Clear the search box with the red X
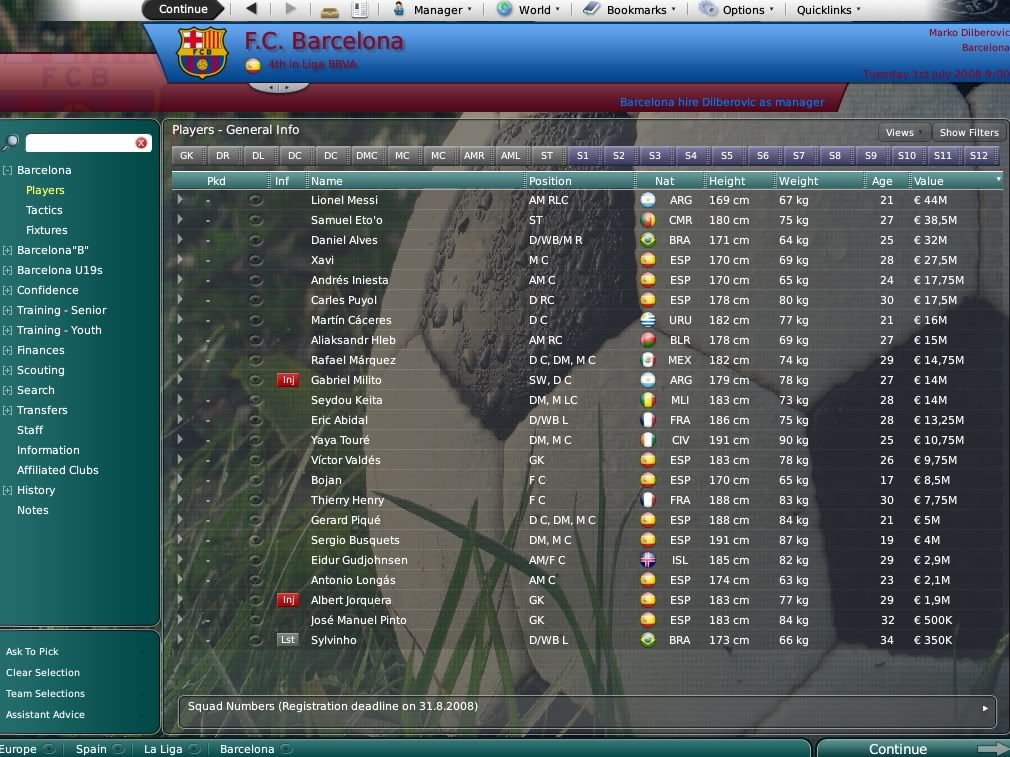The height and width of the screenshot is (757, 1010). coord(141,143)
